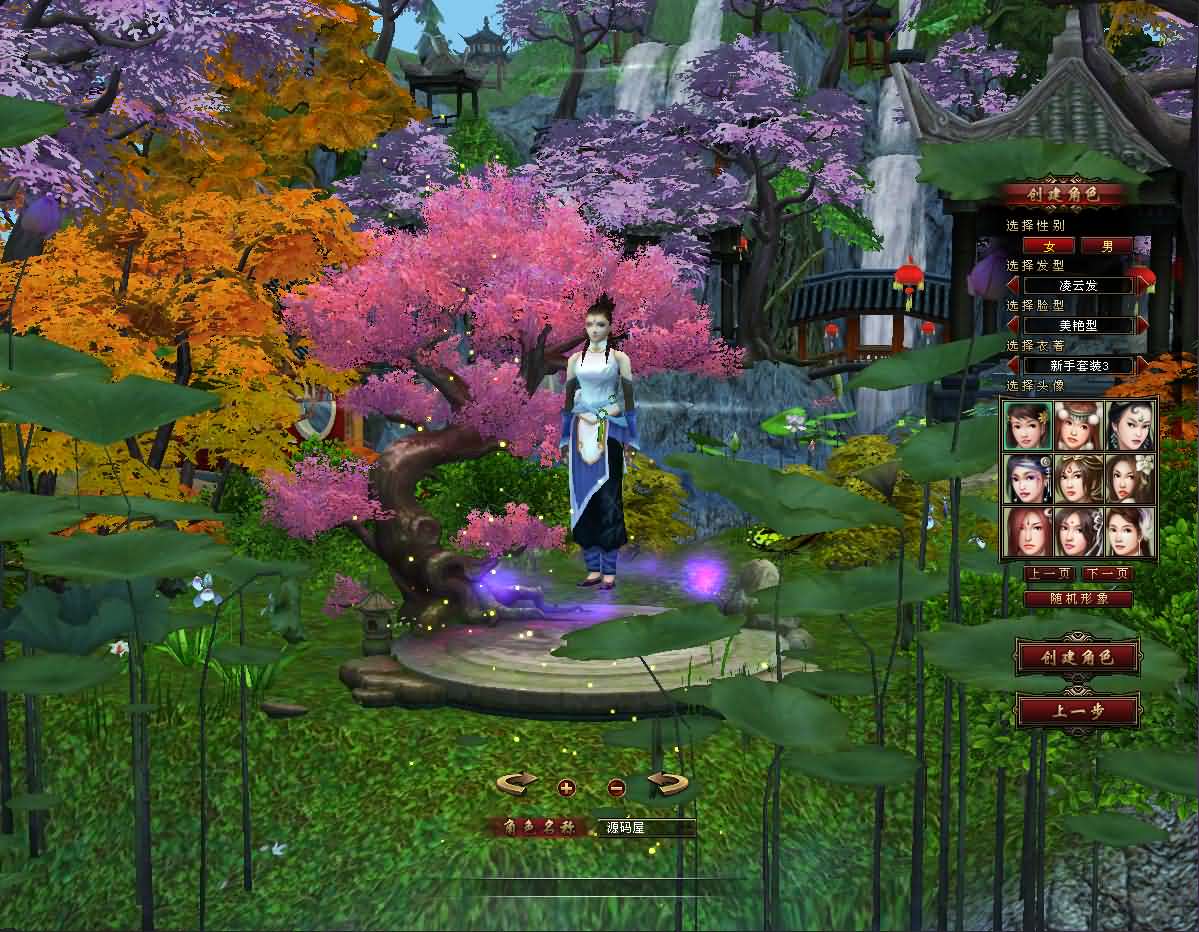Choose the portrait with blue headscarf
This screenshot has width=1199, height=932.
click(1028, 479)
